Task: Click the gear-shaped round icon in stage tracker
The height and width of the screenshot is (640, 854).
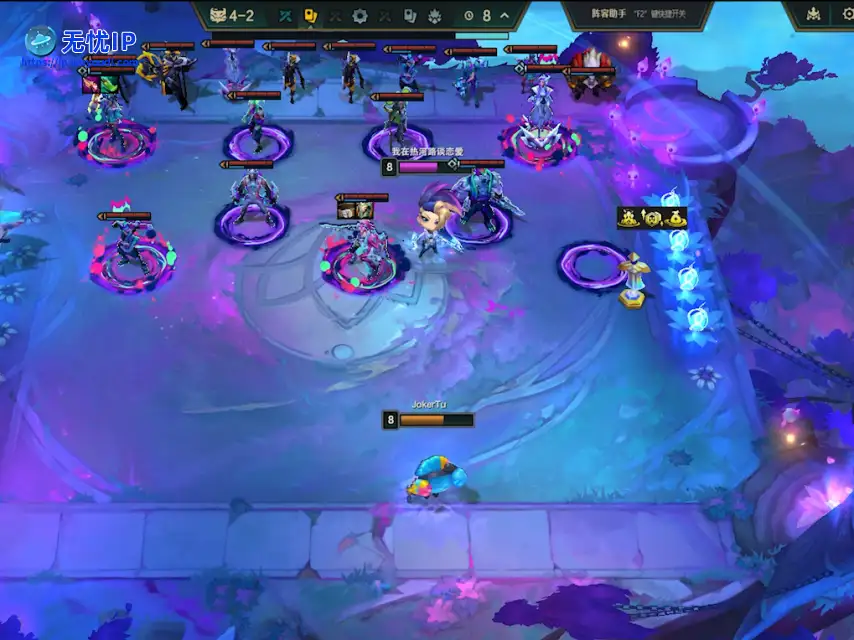Action: click(x=360, y=16)
